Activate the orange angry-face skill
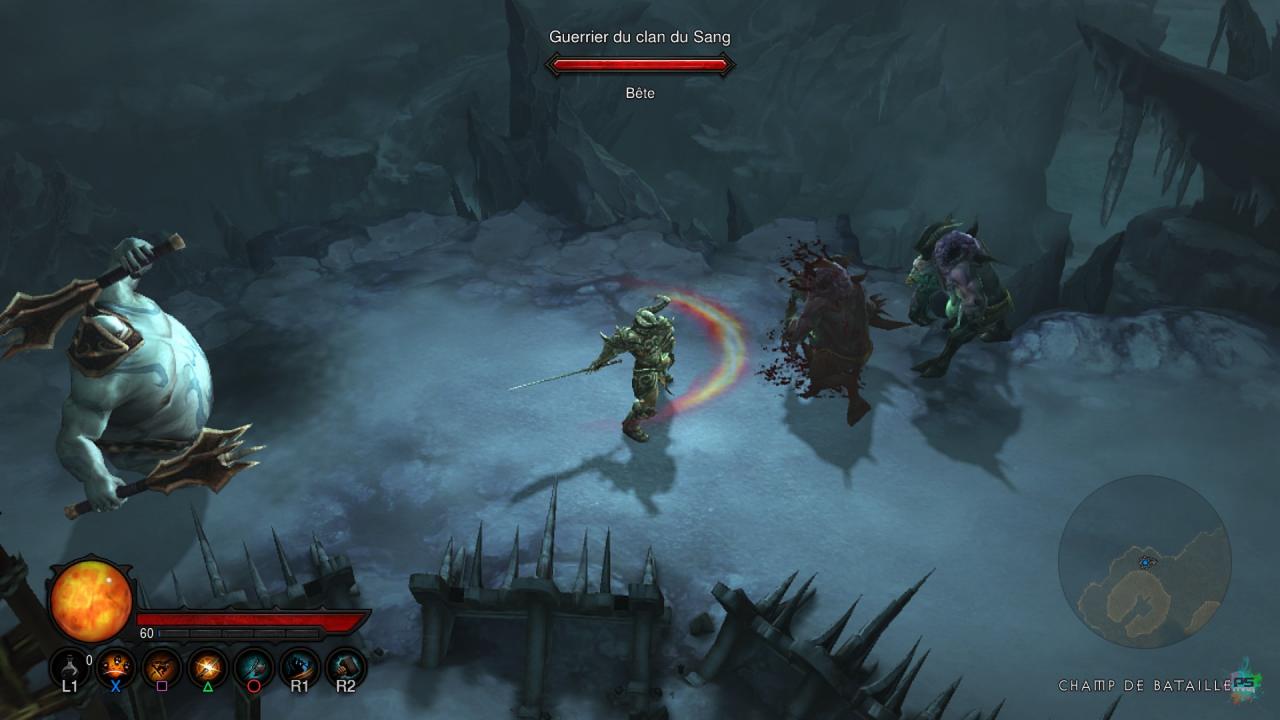Image resolution: width=1280 pixels, height=720 pixels. [x=116, y=666]
